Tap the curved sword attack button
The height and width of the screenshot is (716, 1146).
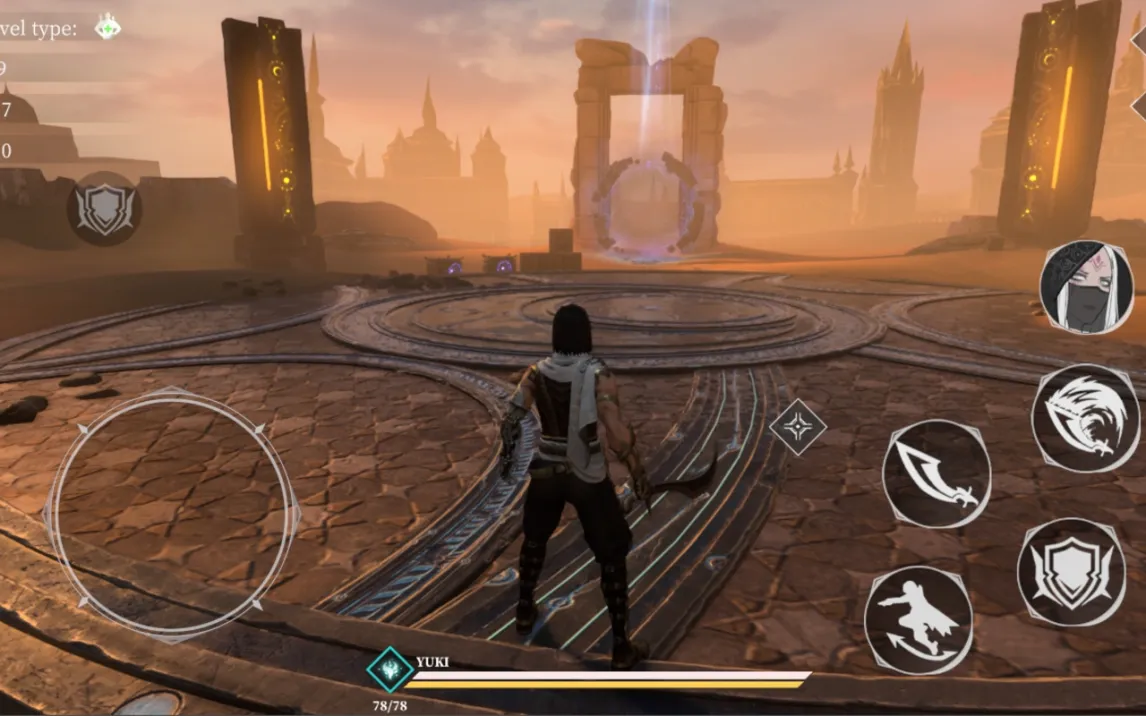click(x=936, y=474)
